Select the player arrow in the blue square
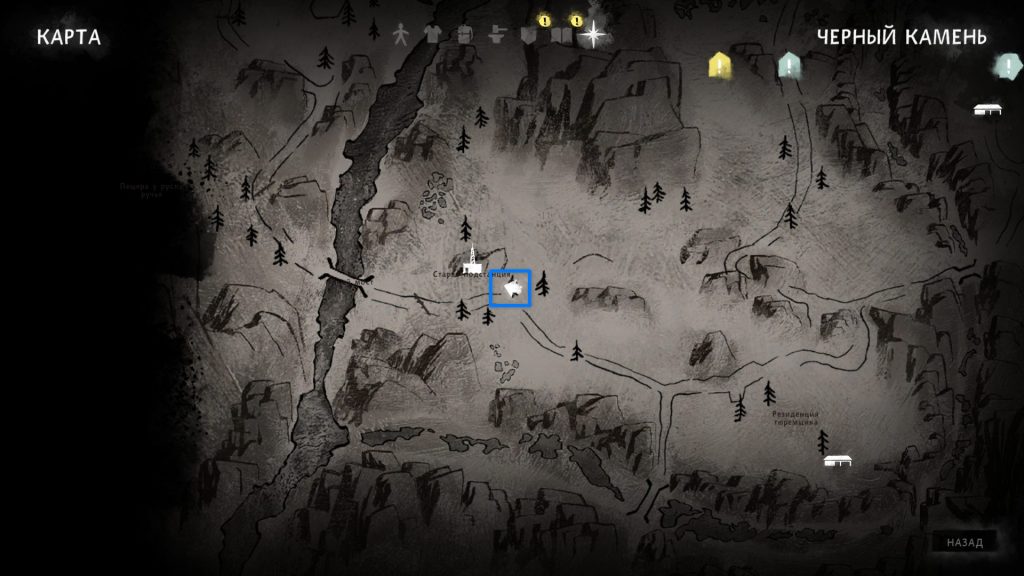The height and width of the screenshot is (576, 1024). pos(511,289)
